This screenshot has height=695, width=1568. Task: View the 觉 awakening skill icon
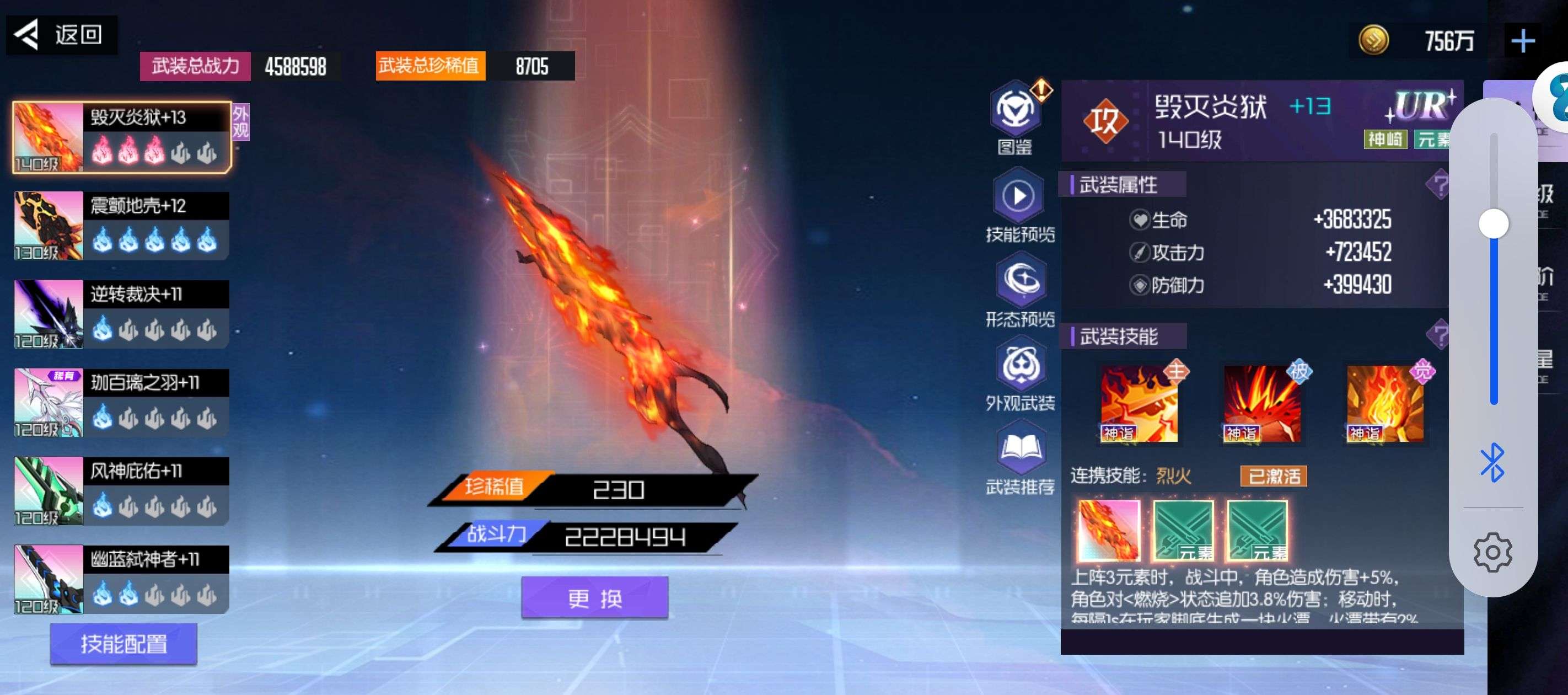click(1385, 404)
